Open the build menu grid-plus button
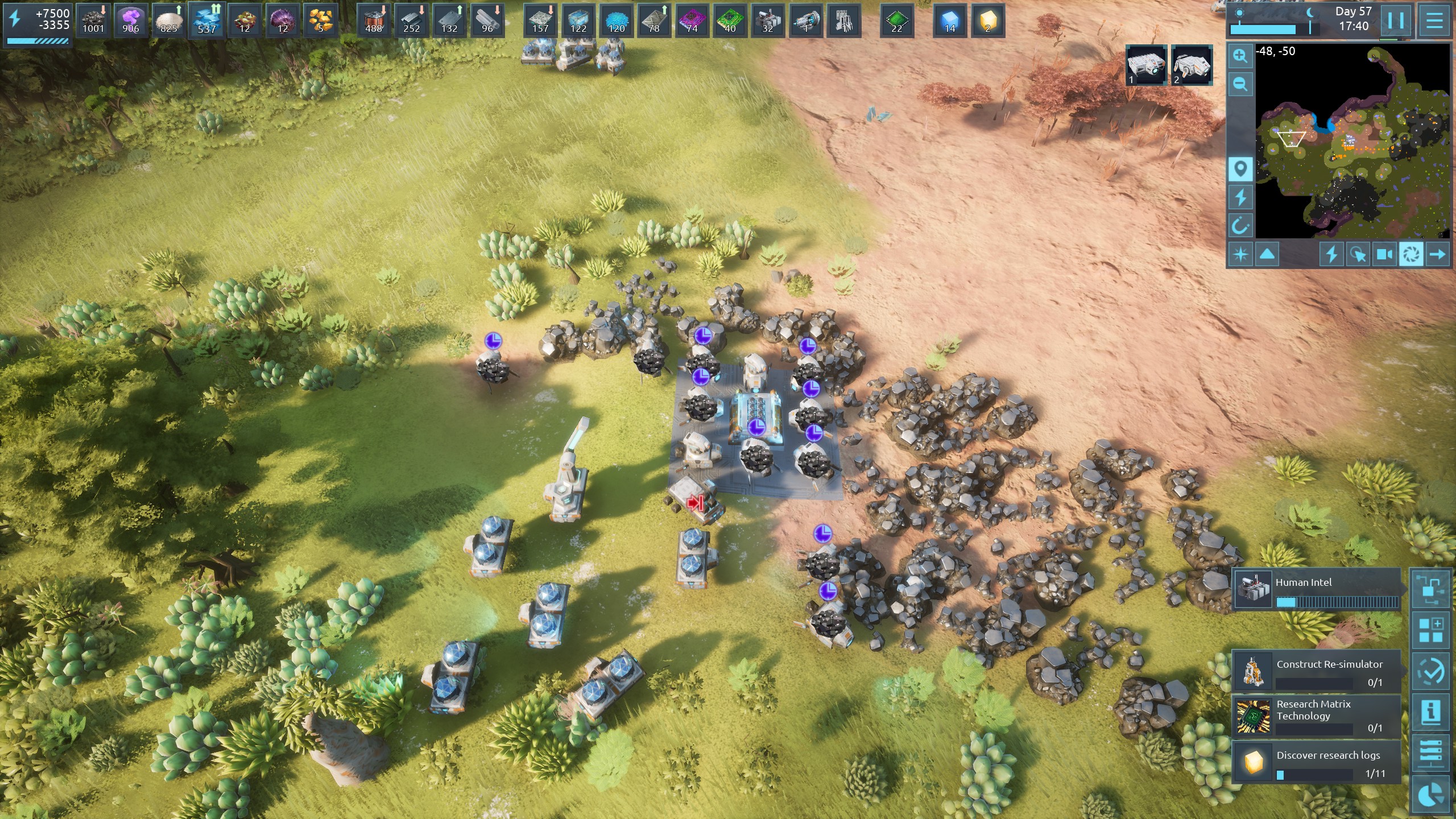 [1430, 630]
